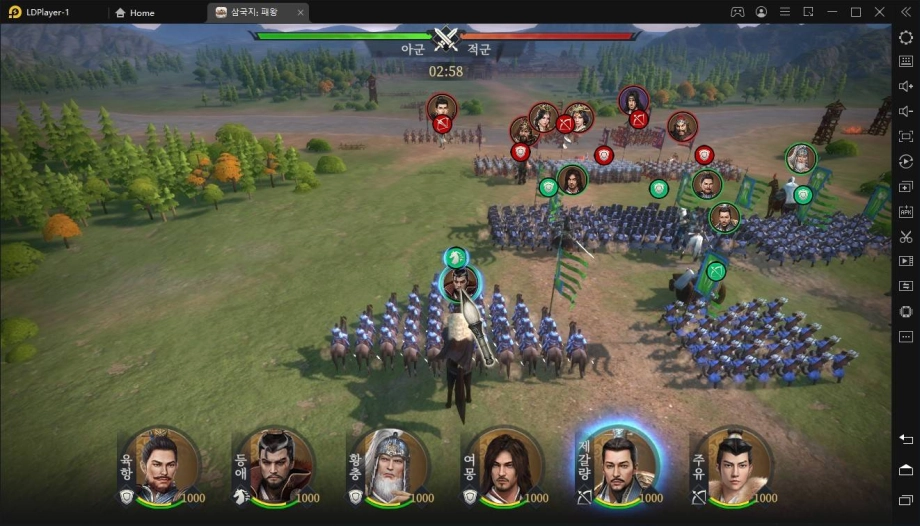Viewport: 920px width, 526px height.
Task: Select the highlighted 제갈량 hero card
Action: [621, 466]
